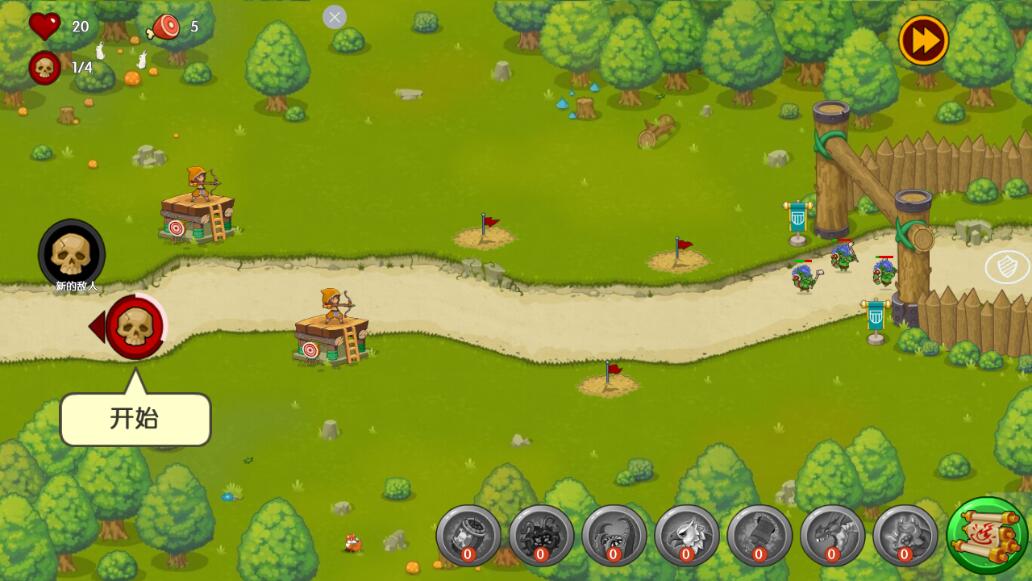1032x581 pixels.
Task: Toggle the fast-forward speed button
Action: pyautogui.click(x=922, y=41)
